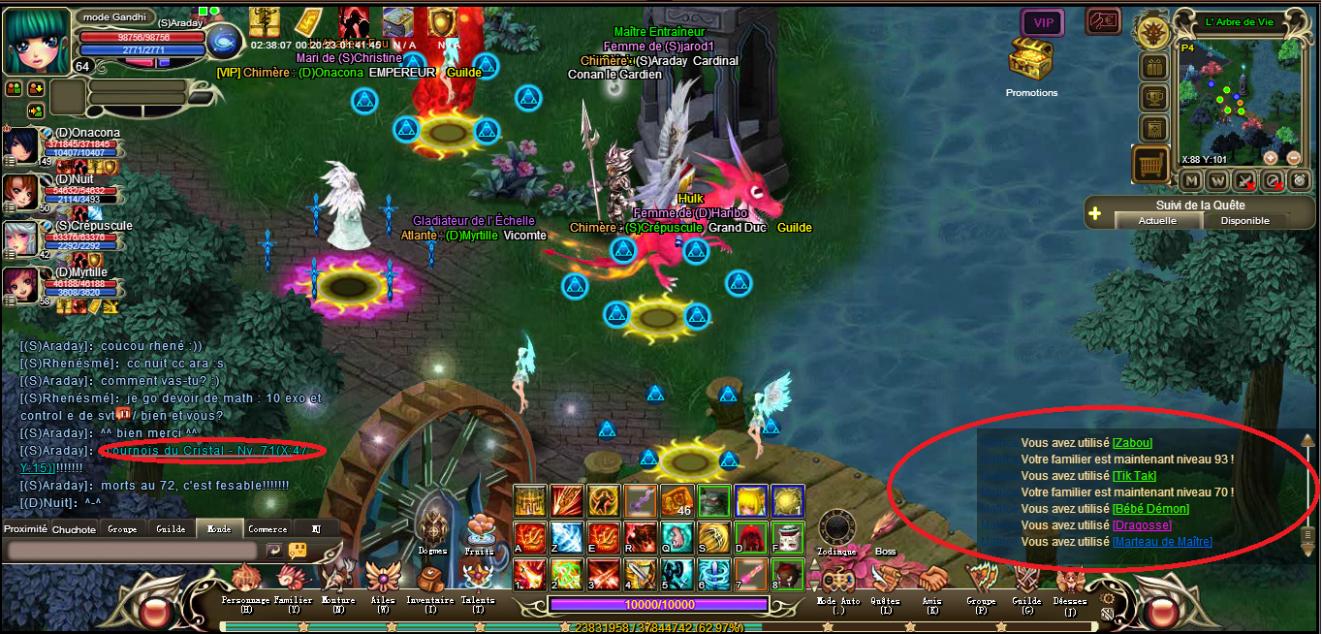1322x634 pixels.
Task: Click the Marteau de Maître item link
Action: [x=1162, y=542]
